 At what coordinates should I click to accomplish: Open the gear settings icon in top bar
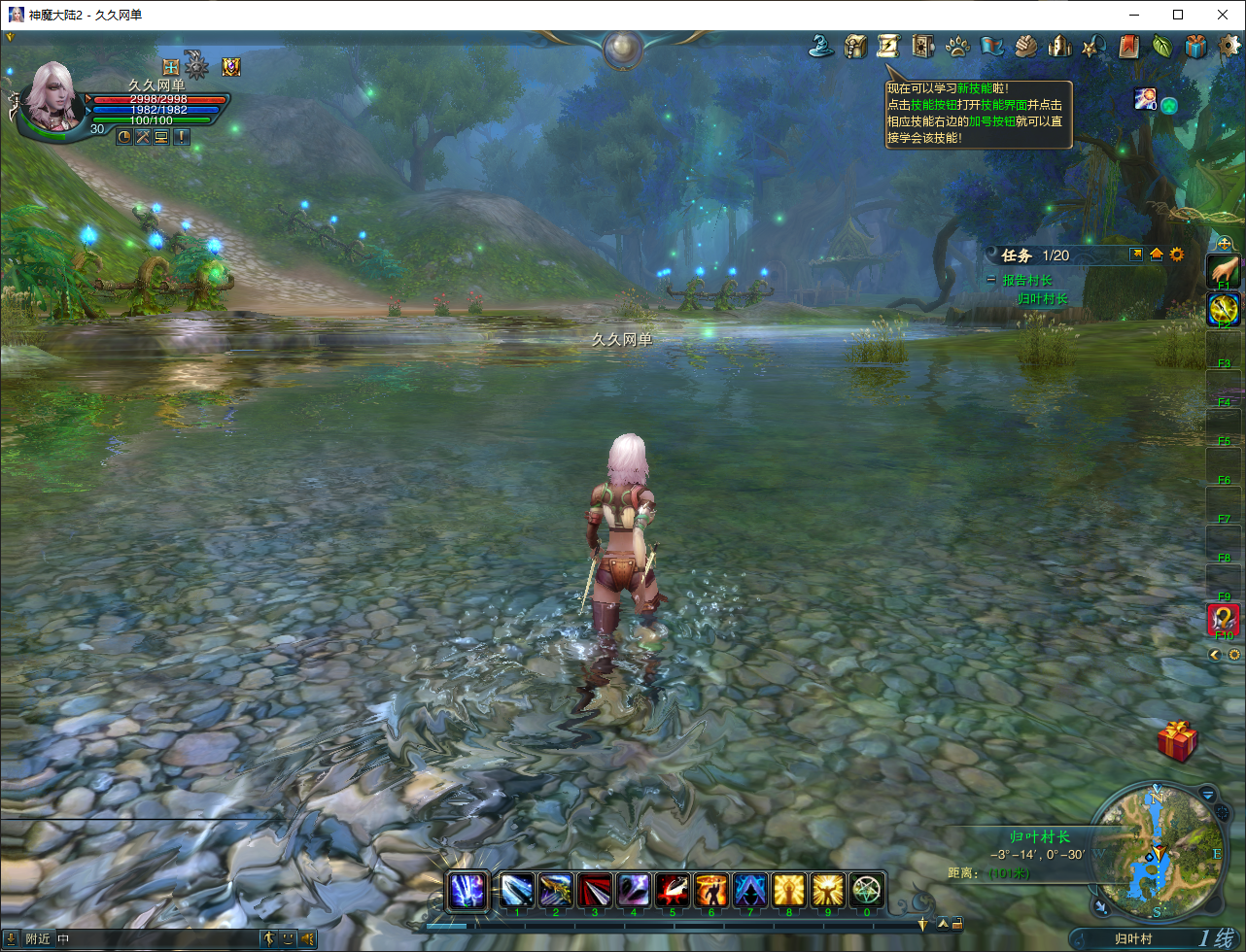click(1230, 46)
